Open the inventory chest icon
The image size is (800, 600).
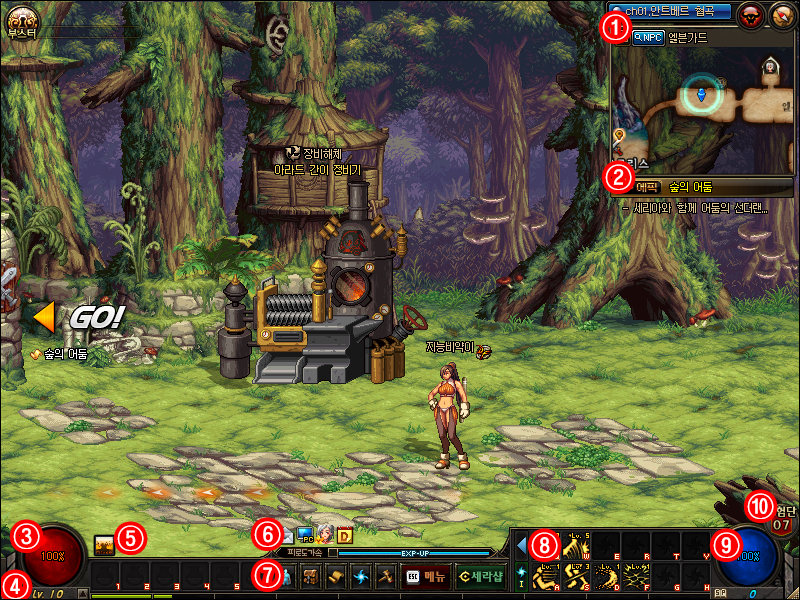[311, 577]
